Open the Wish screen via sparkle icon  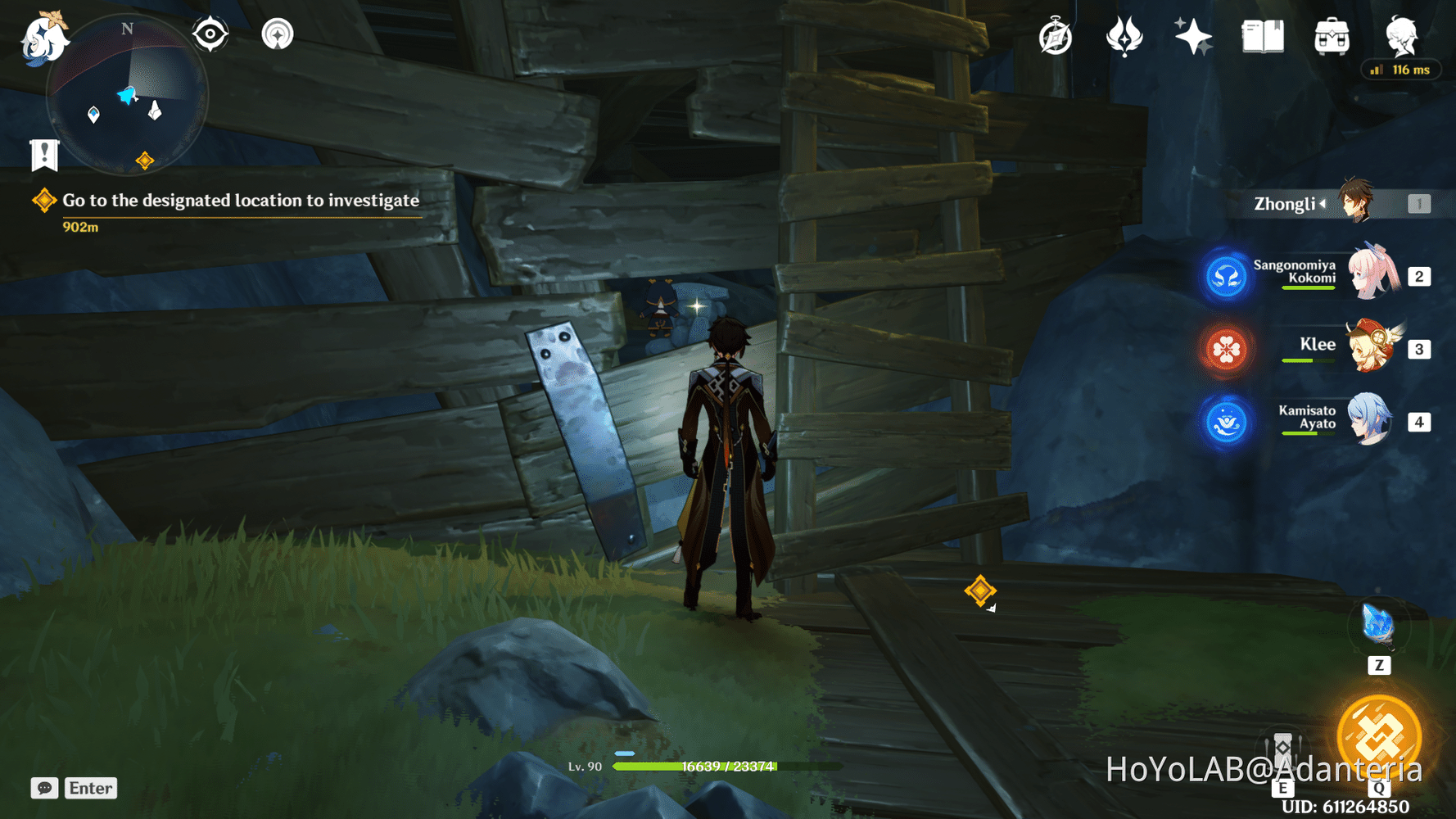click(1193, 34)
